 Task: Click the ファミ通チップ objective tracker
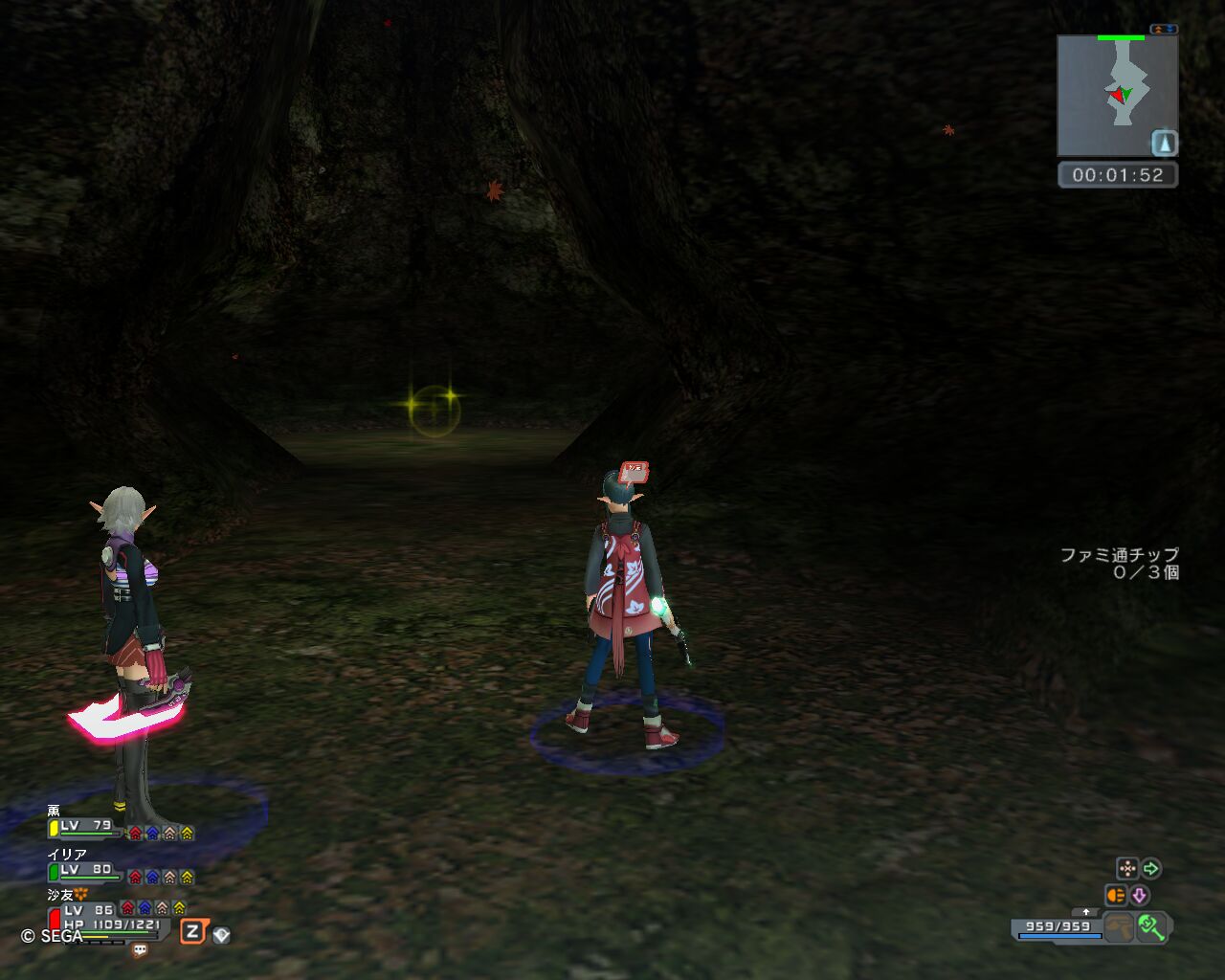[1119, 564]
